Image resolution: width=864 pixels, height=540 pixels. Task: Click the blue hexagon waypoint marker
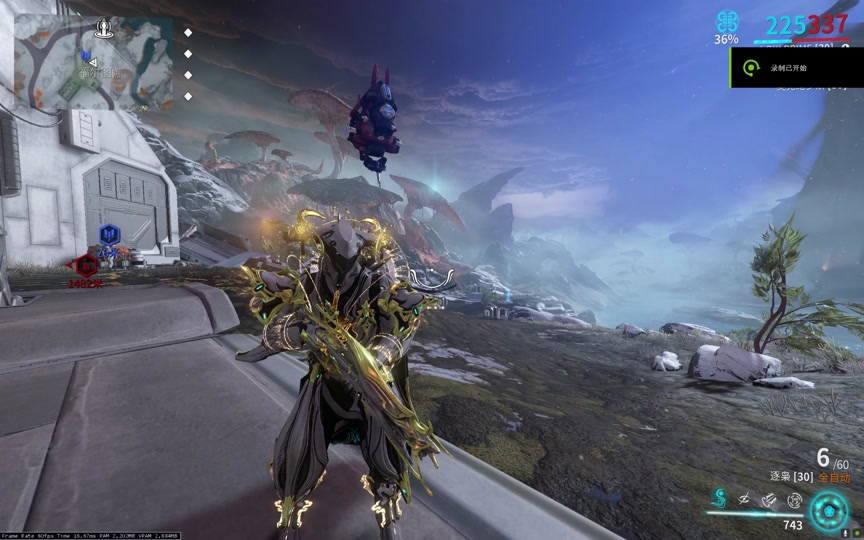click(x=110, y=235)
